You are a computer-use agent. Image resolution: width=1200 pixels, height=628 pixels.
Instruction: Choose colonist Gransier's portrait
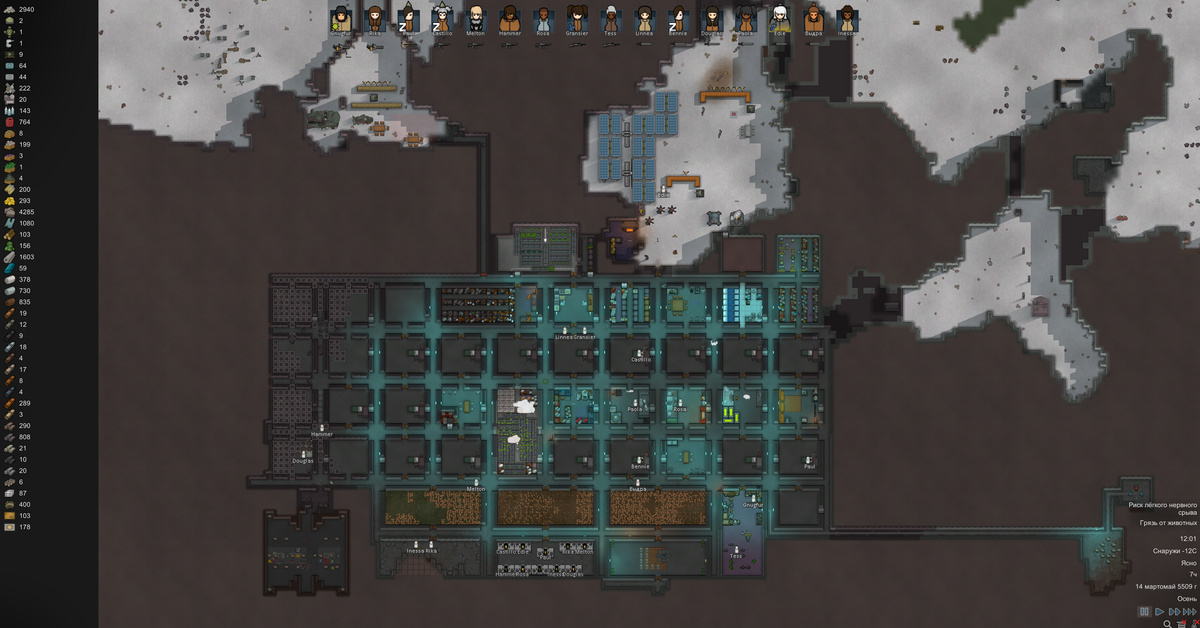577,17
